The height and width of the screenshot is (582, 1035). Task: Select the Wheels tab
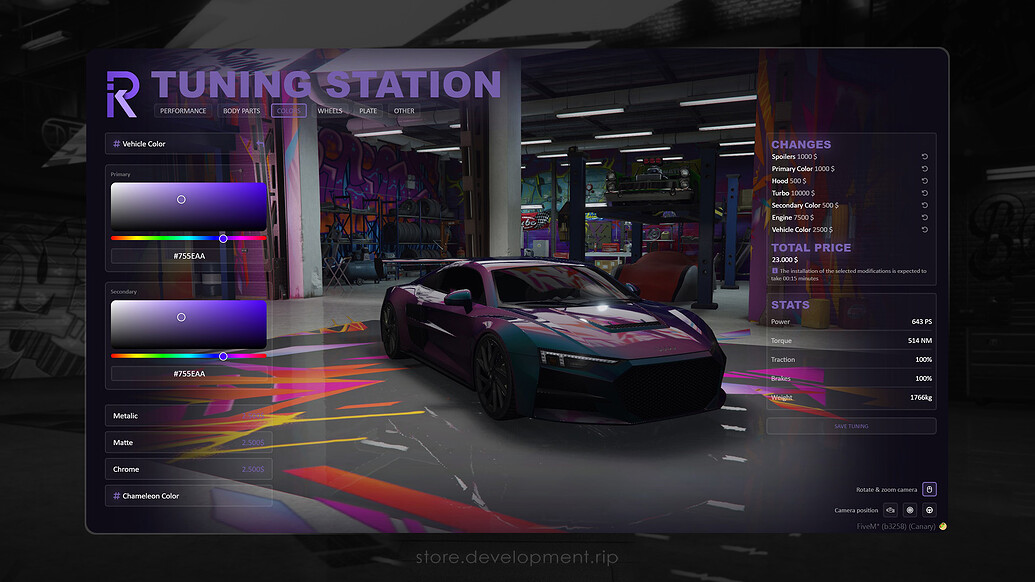[x=330, y=111]
